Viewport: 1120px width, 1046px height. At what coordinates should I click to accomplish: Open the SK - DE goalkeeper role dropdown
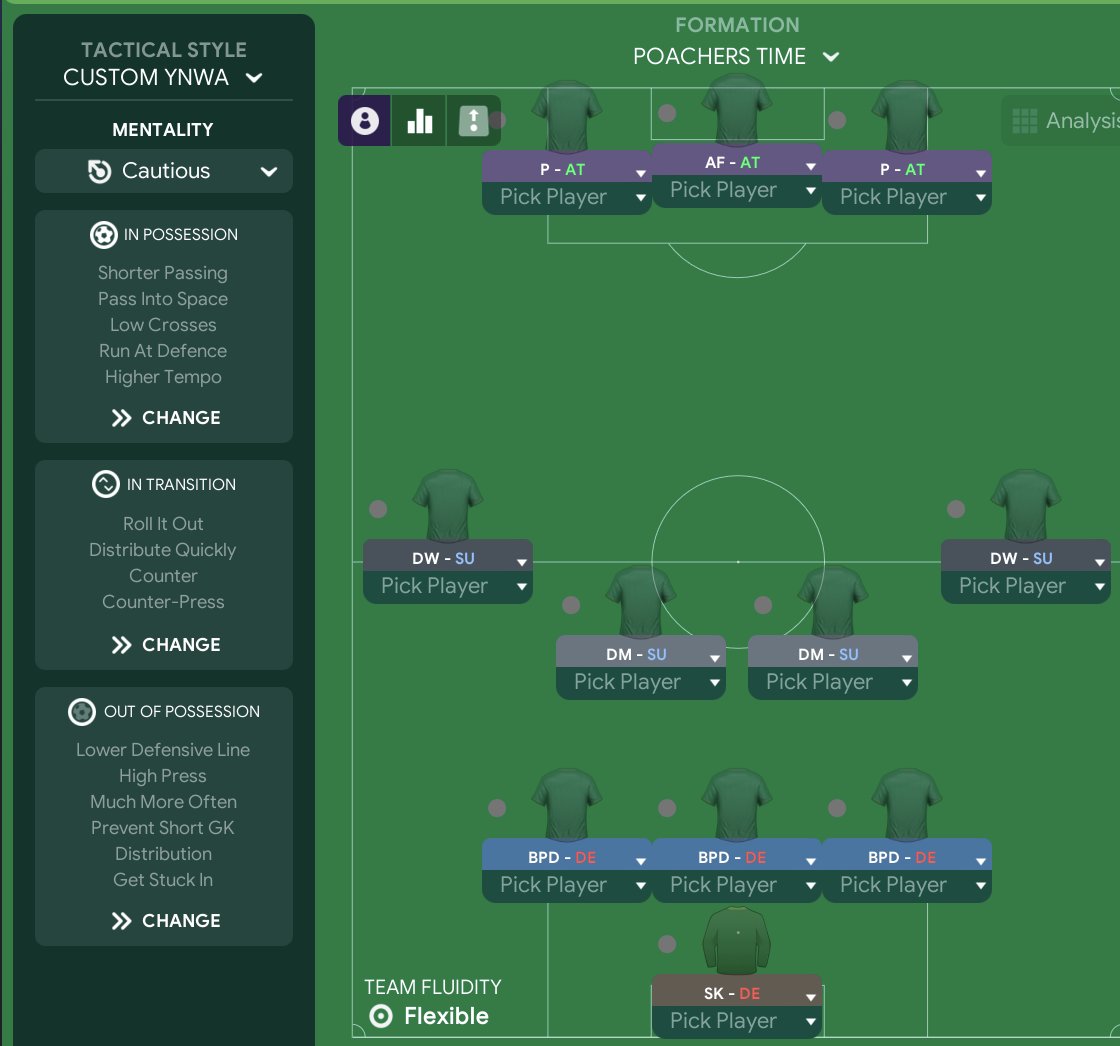(x=736, y=995)
